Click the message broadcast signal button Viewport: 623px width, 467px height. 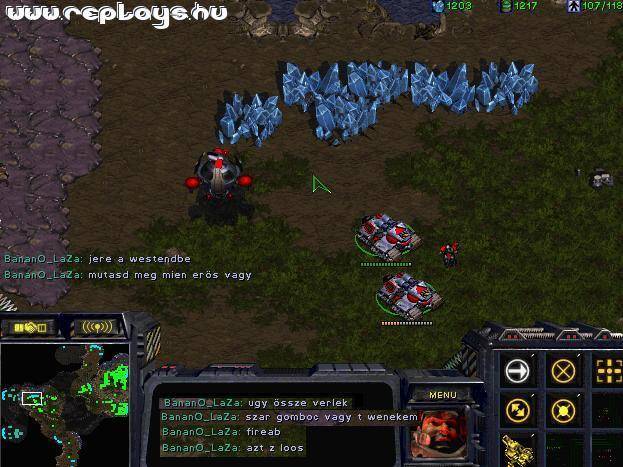coord(96,327)
